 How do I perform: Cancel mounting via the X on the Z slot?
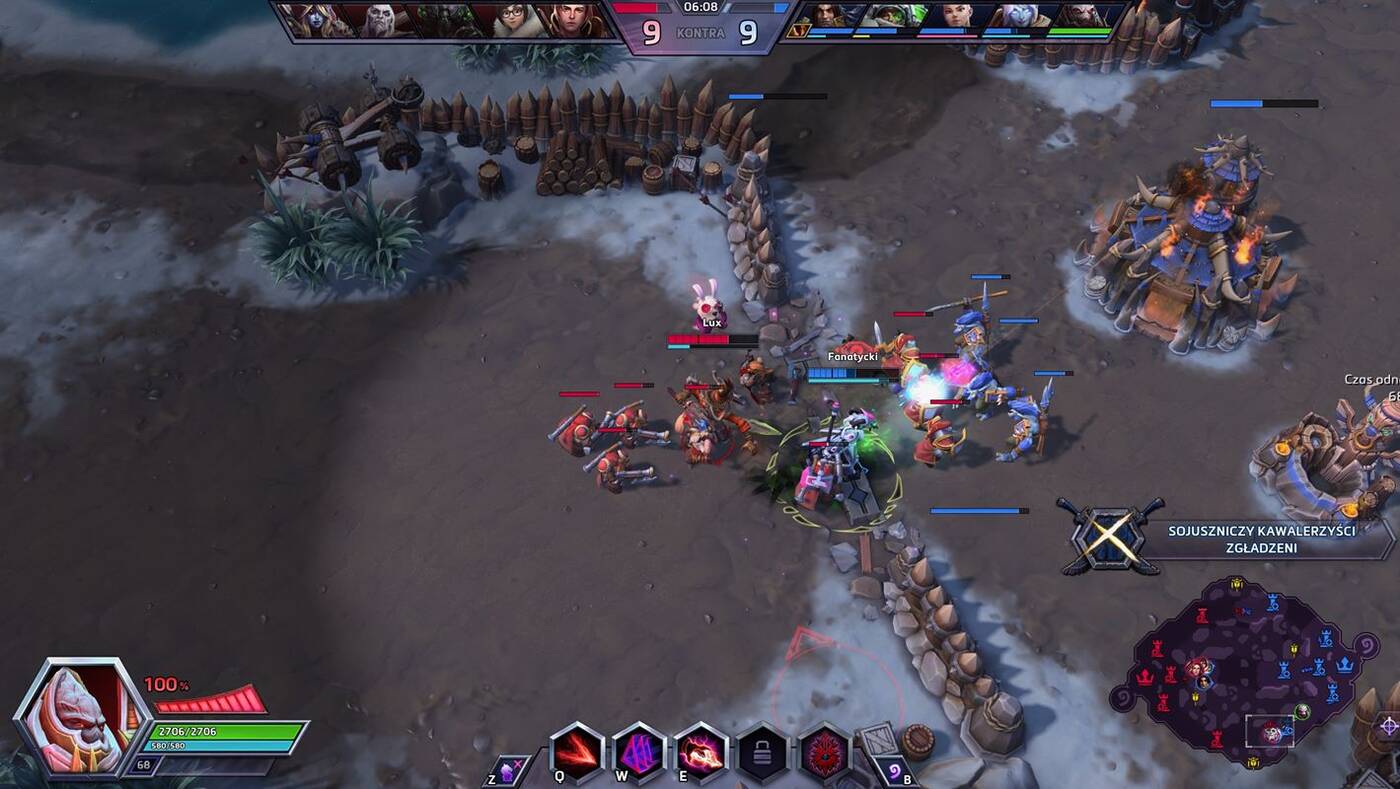(x=520, y=763)
